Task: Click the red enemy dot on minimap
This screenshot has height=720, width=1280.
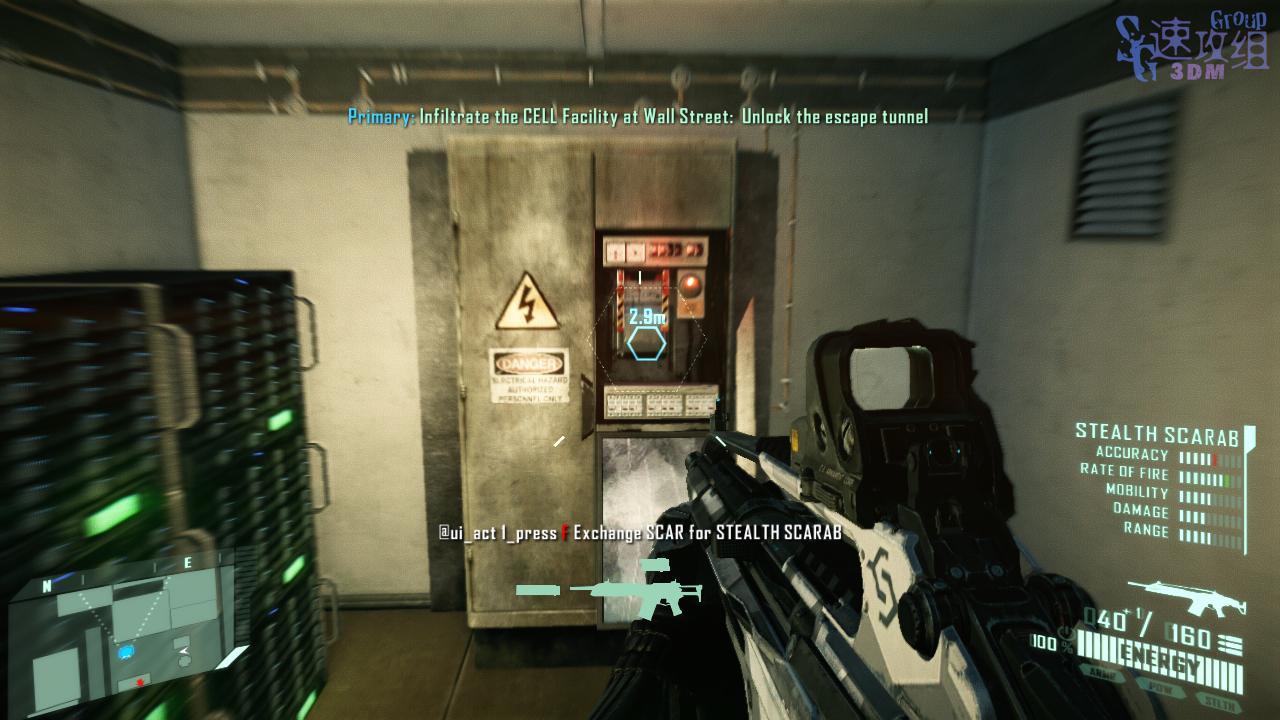Action: [140, 682]
